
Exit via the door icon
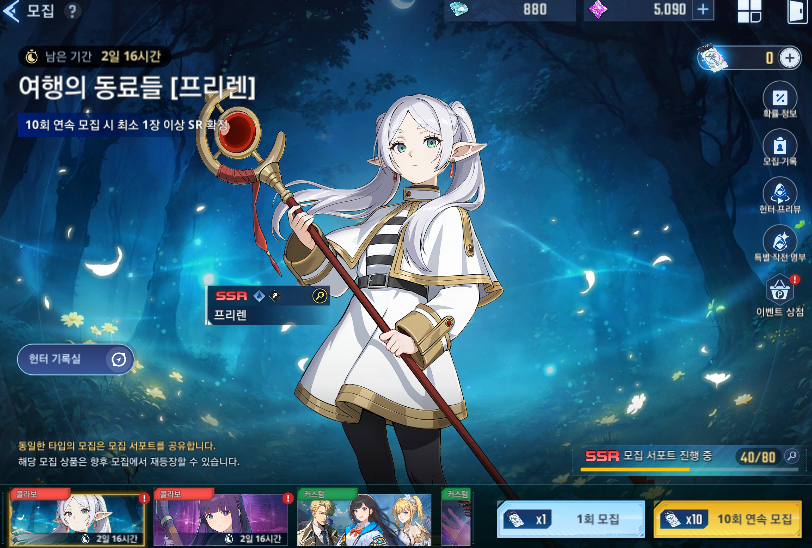click(x=797, y=11)
